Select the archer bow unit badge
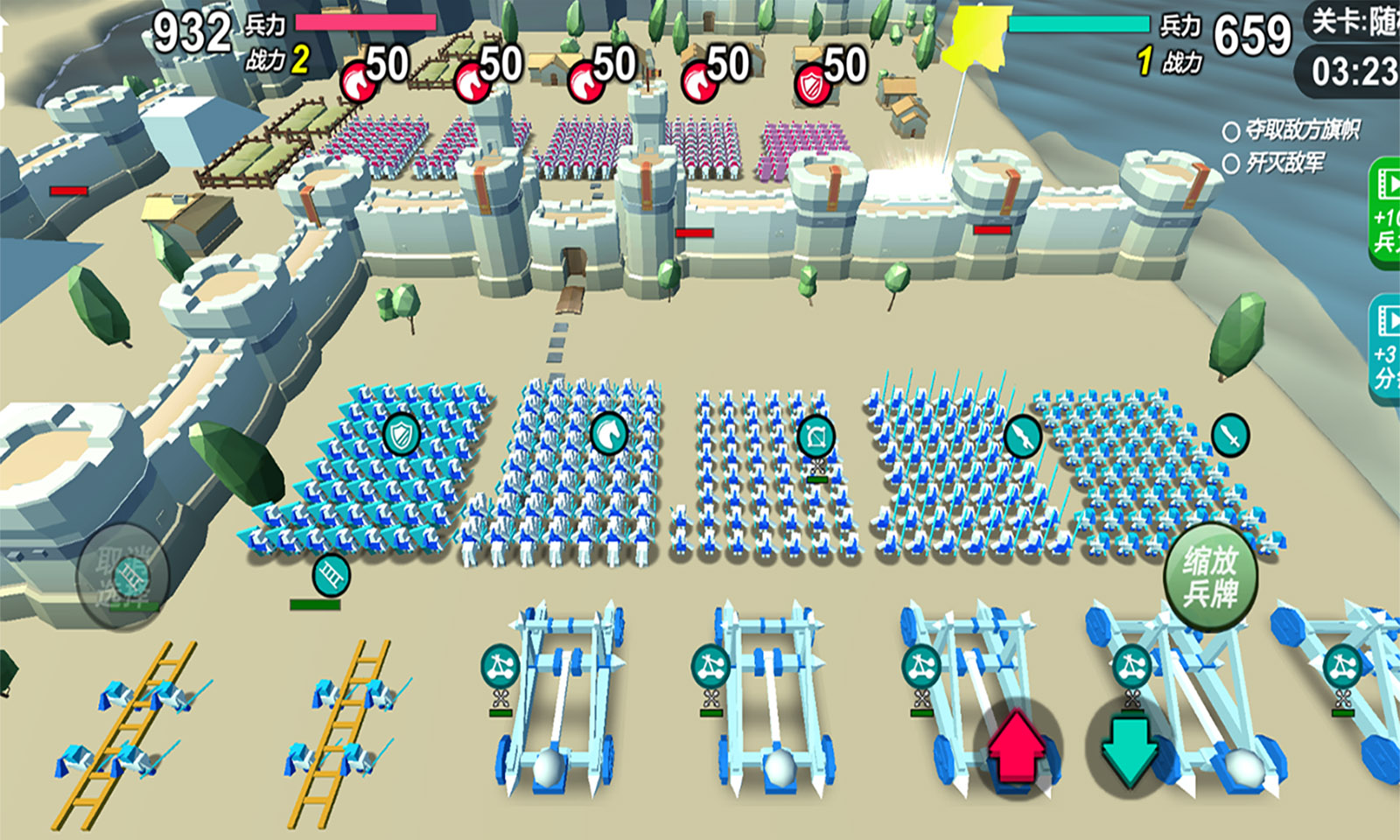 click(815, 436)
